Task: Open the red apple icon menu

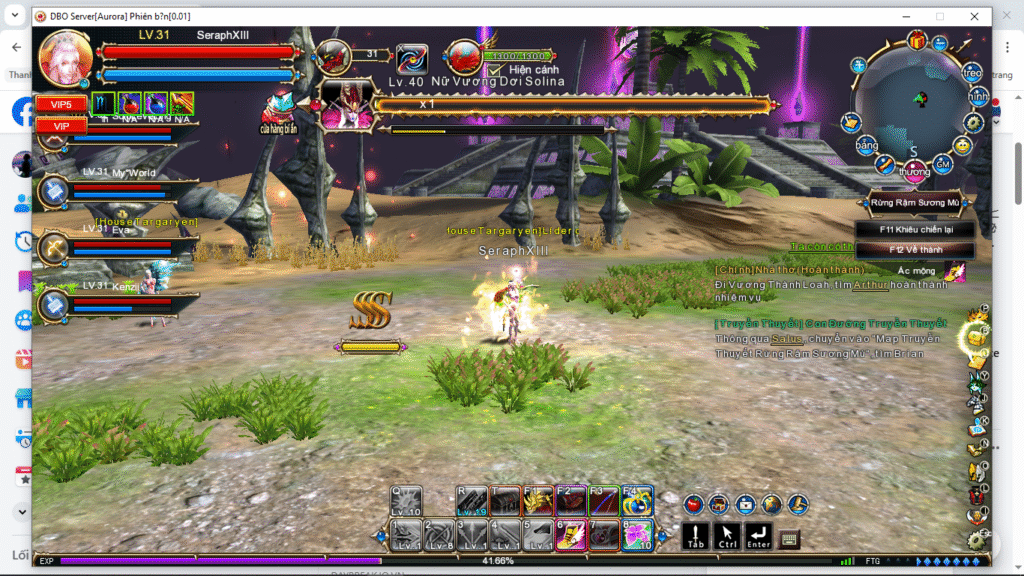Action: point(694,504)
